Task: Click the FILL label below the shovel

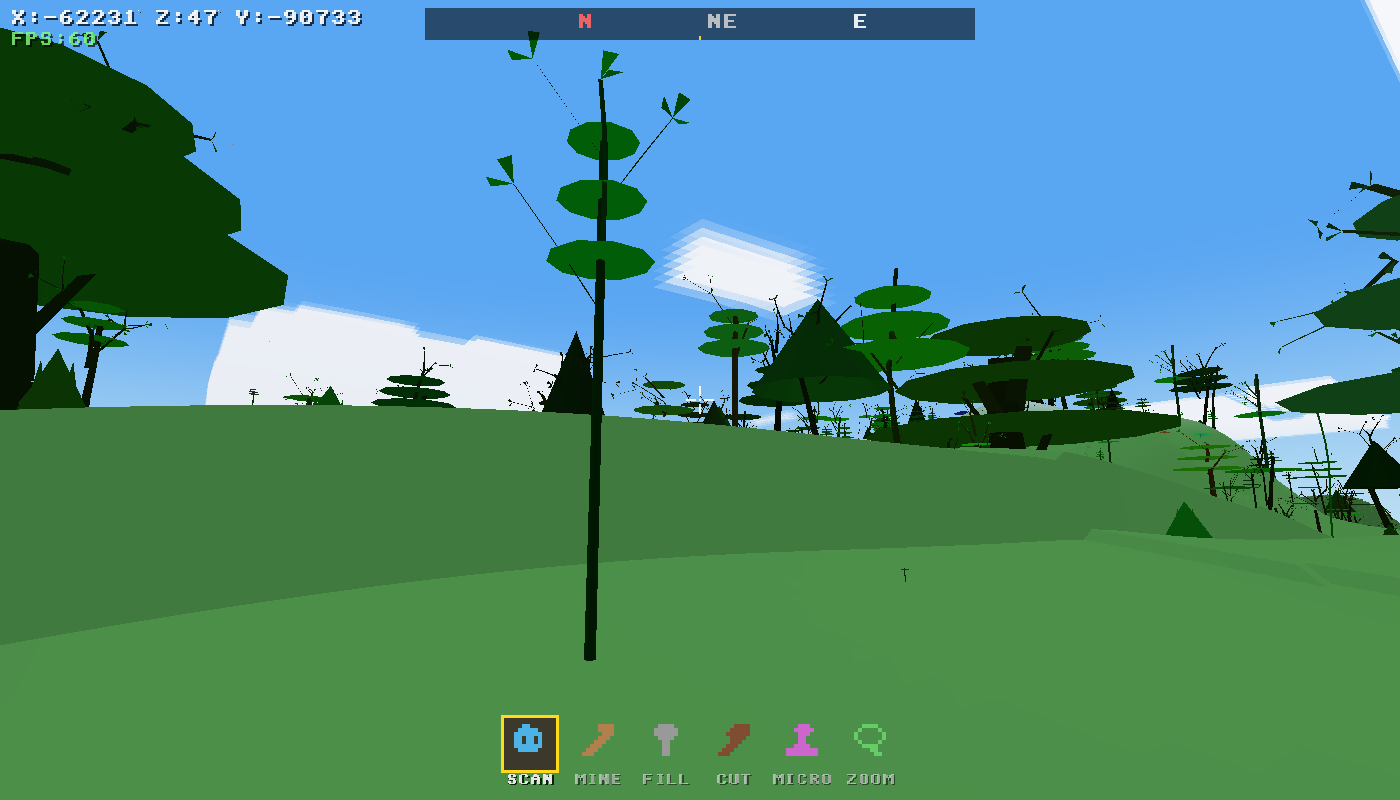Action: point(666,778)
